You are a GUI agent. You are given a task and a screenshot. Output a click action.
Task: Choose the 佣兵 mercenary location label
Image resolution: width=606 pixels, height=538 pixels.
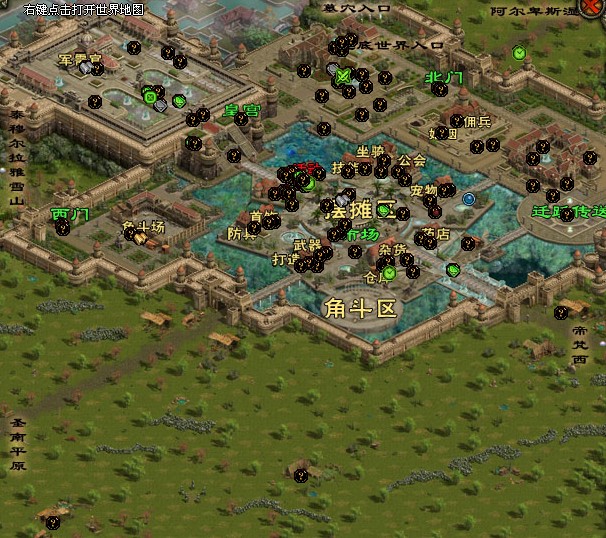click(x=477, y=122)
